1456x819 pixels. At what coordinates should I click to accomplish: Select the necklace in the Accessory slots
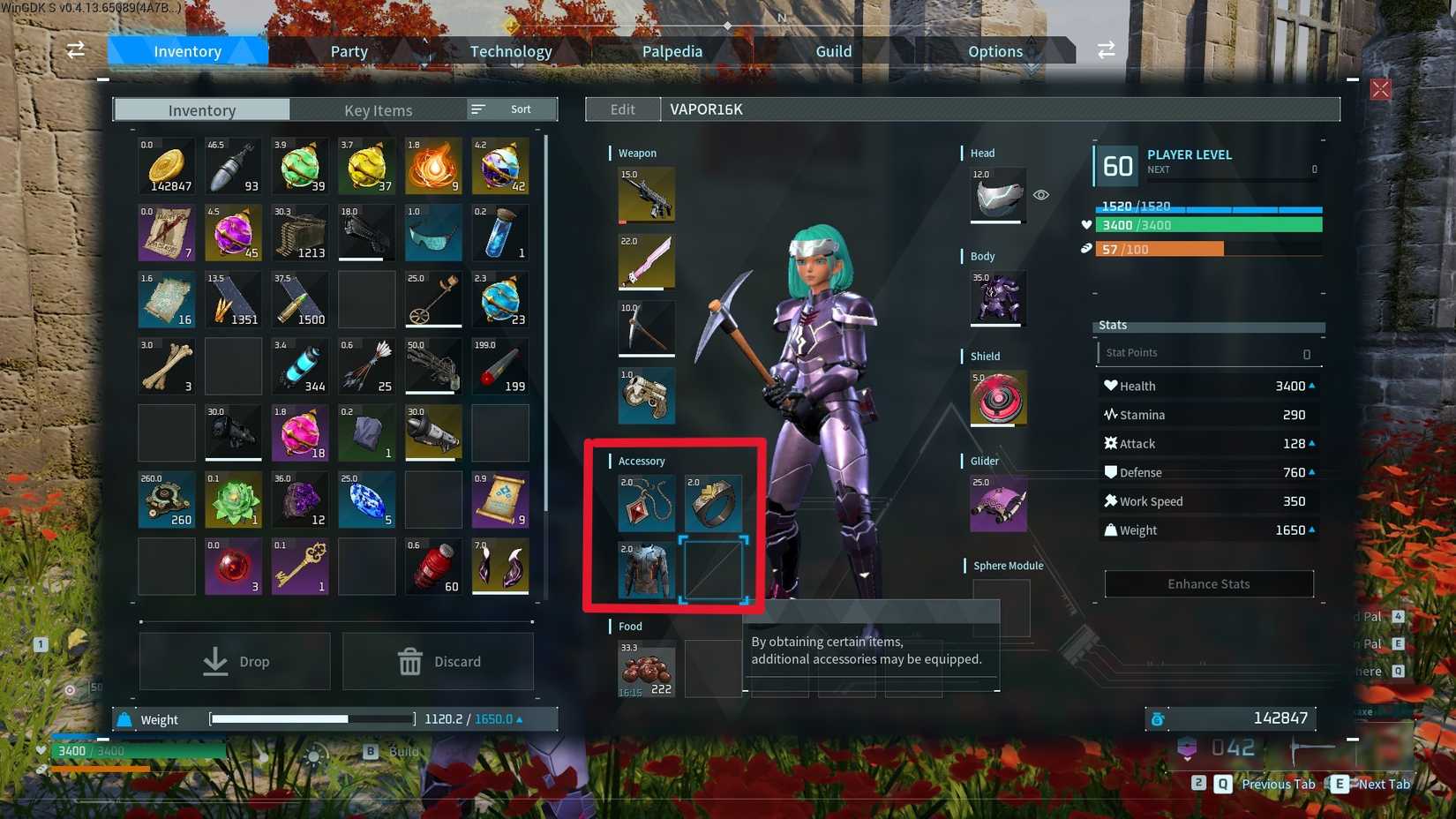tap(646, 504)
